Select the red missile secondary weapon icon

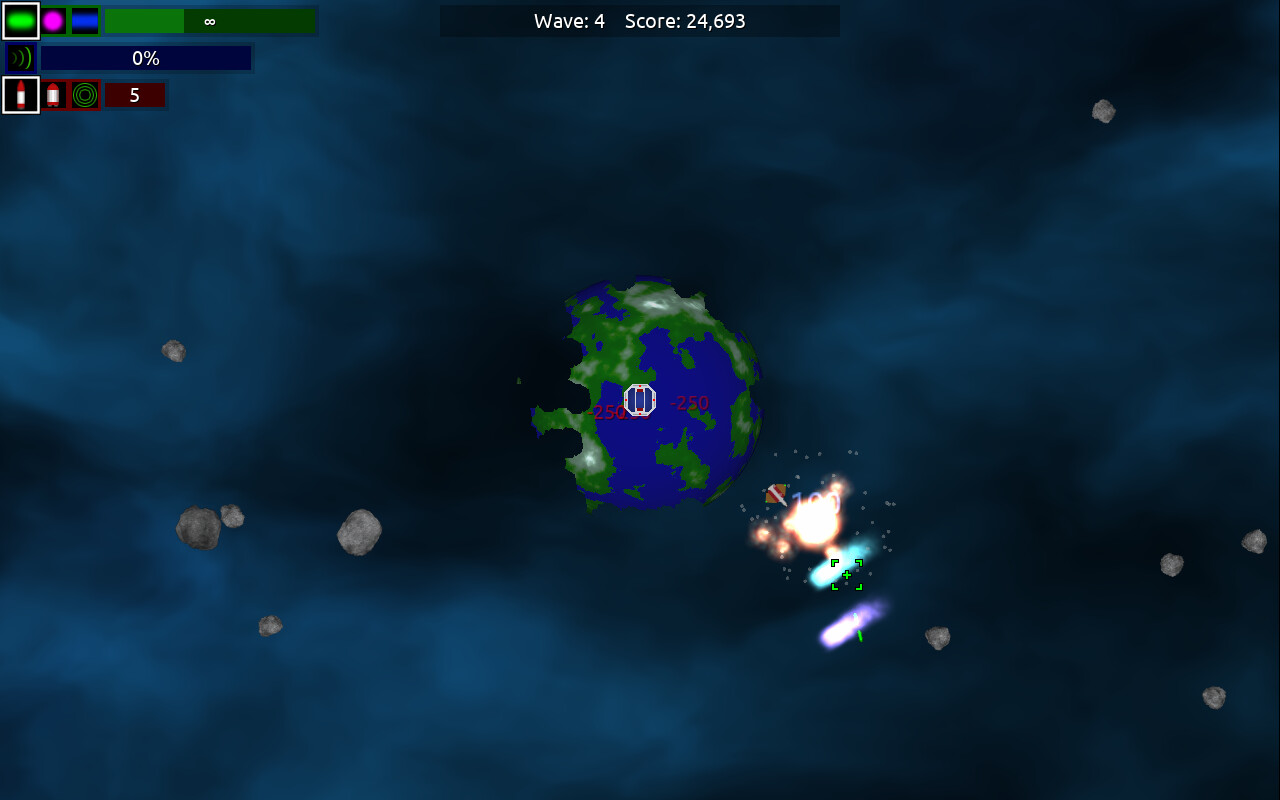[x=20, y=94]
